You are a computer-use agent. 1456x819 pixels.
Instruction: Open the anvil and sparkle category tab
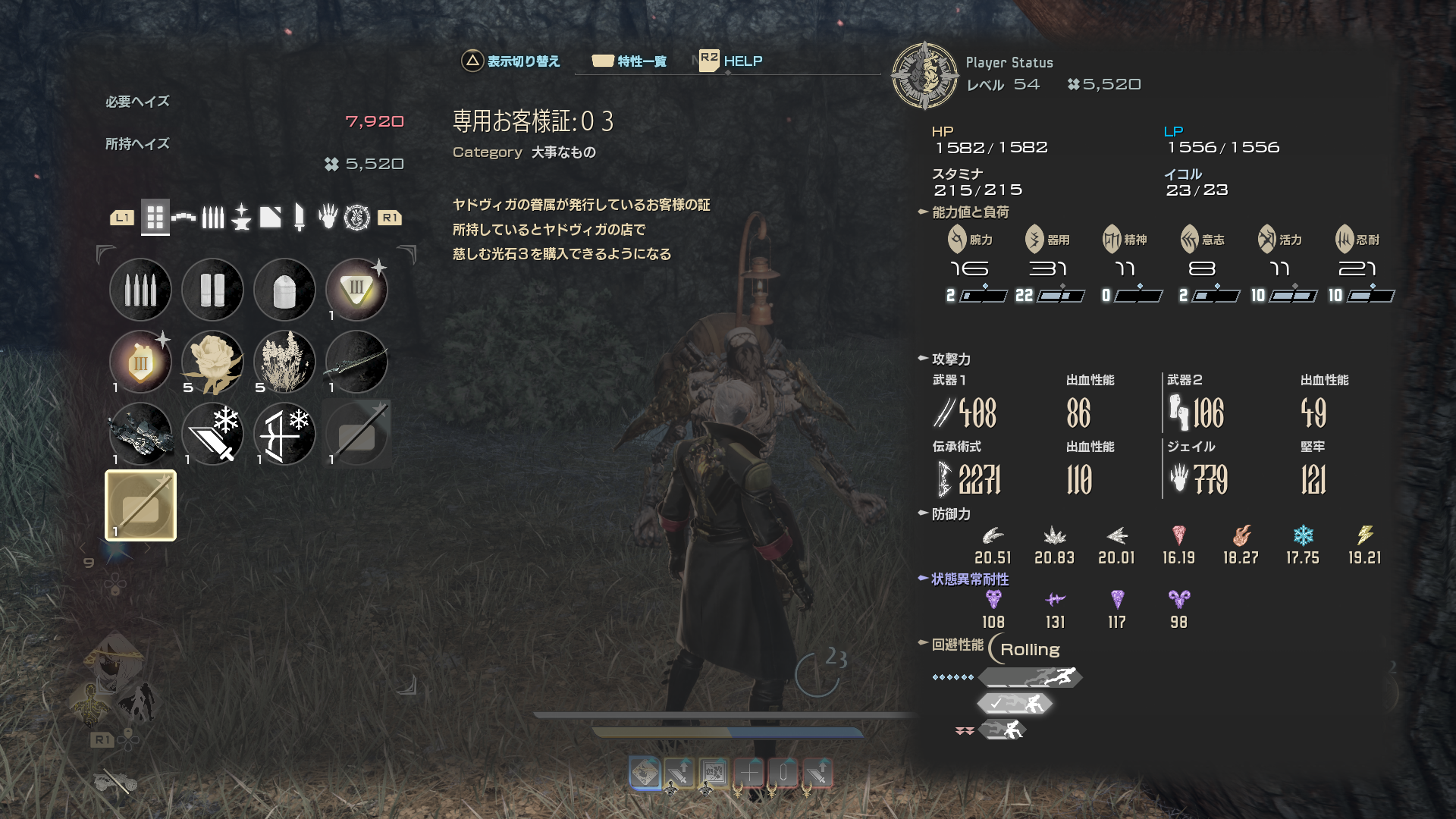[x=241, y=218]
